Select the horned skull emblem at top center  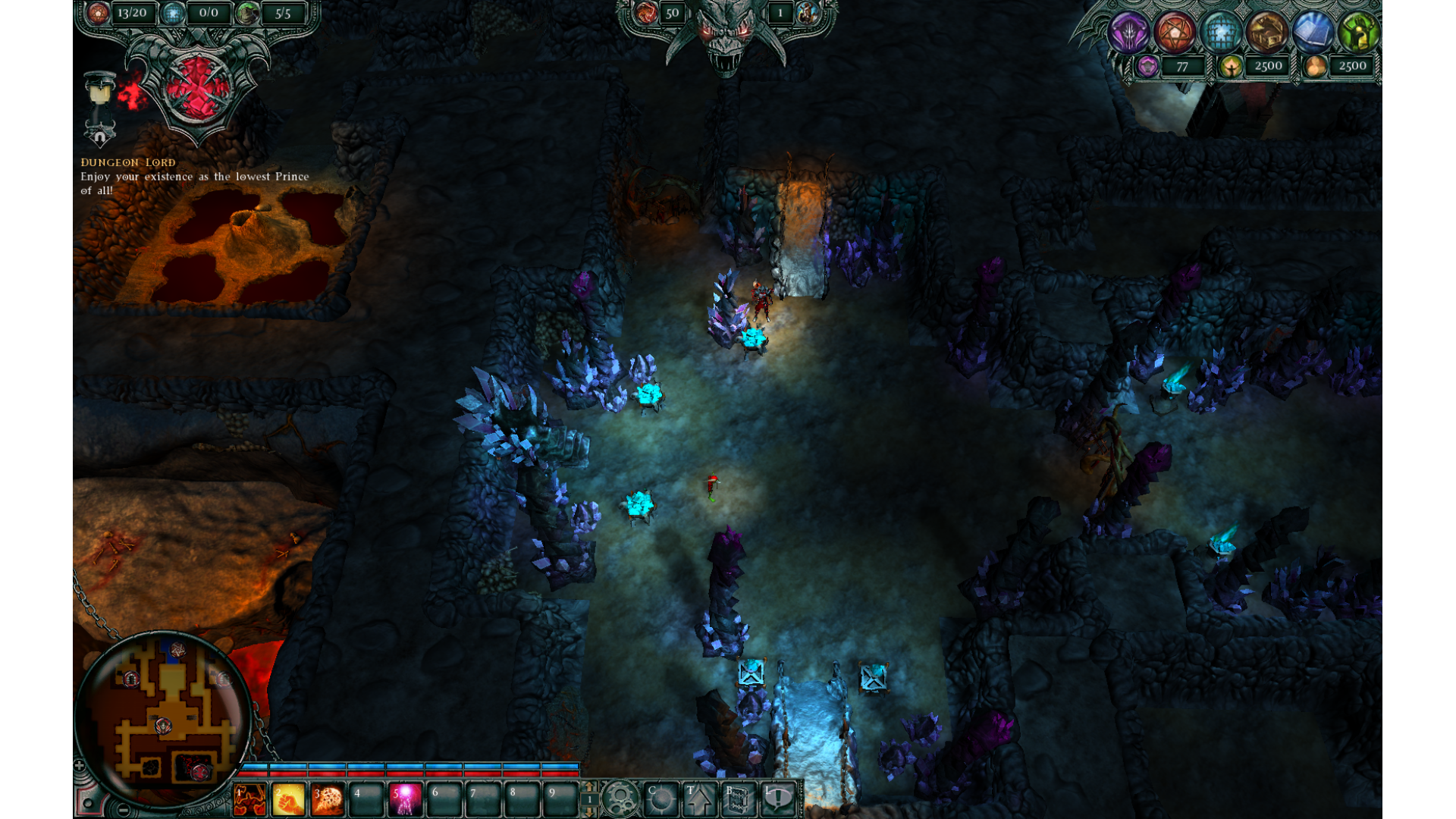[726, 34]
